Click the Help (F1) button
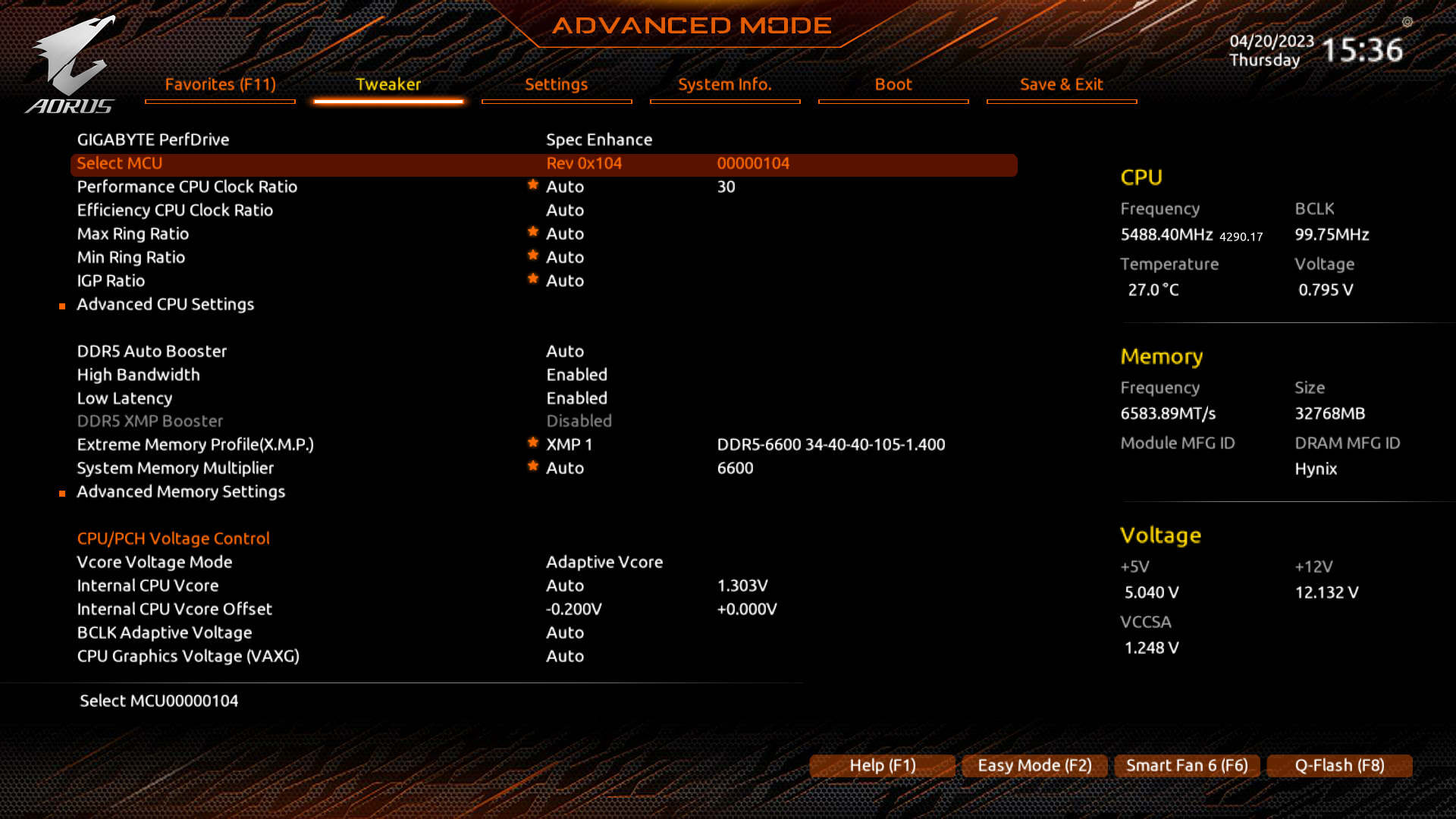 click(882, 766)
